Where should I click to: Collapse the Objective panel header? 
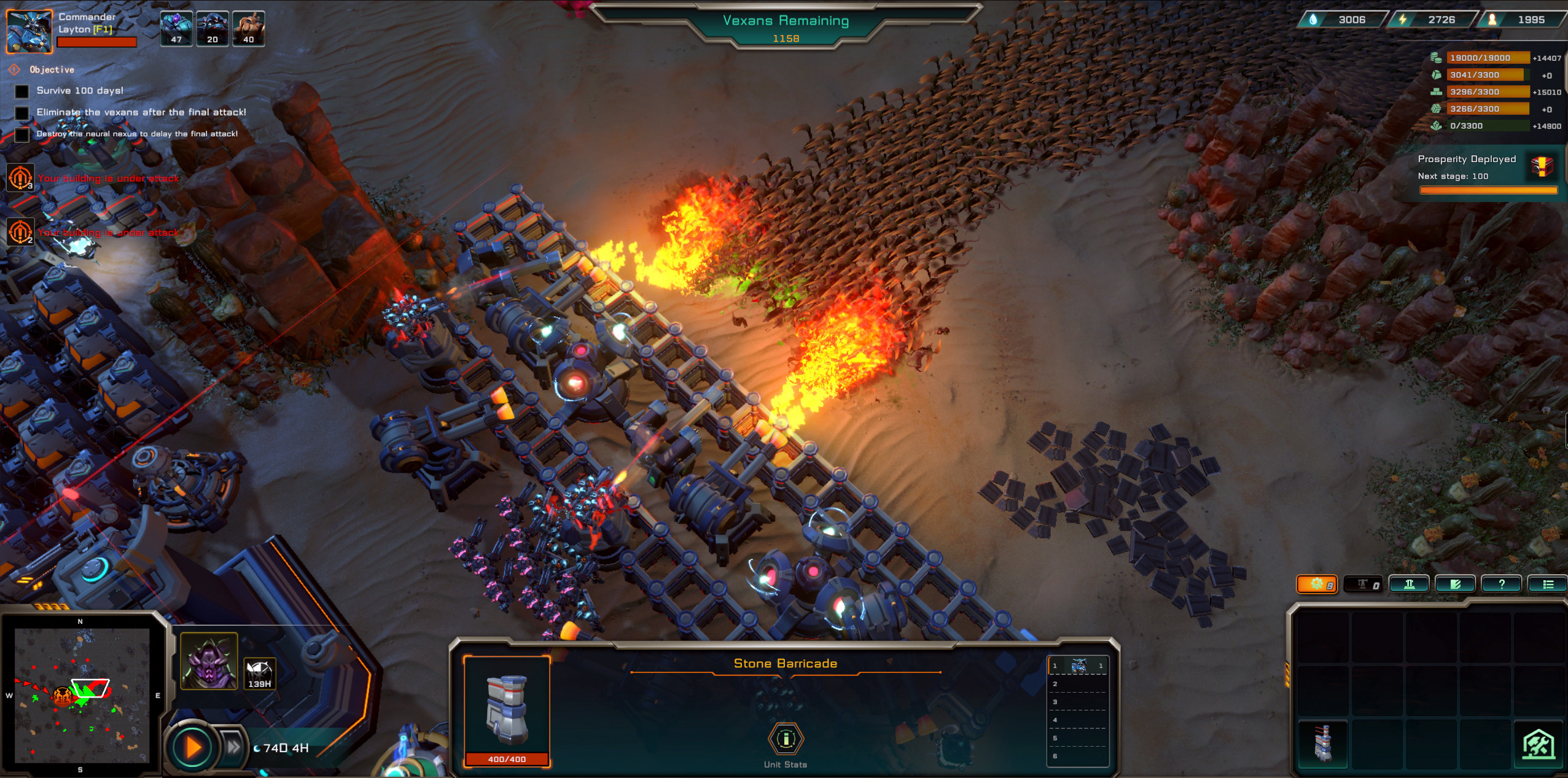pos(14,69)
